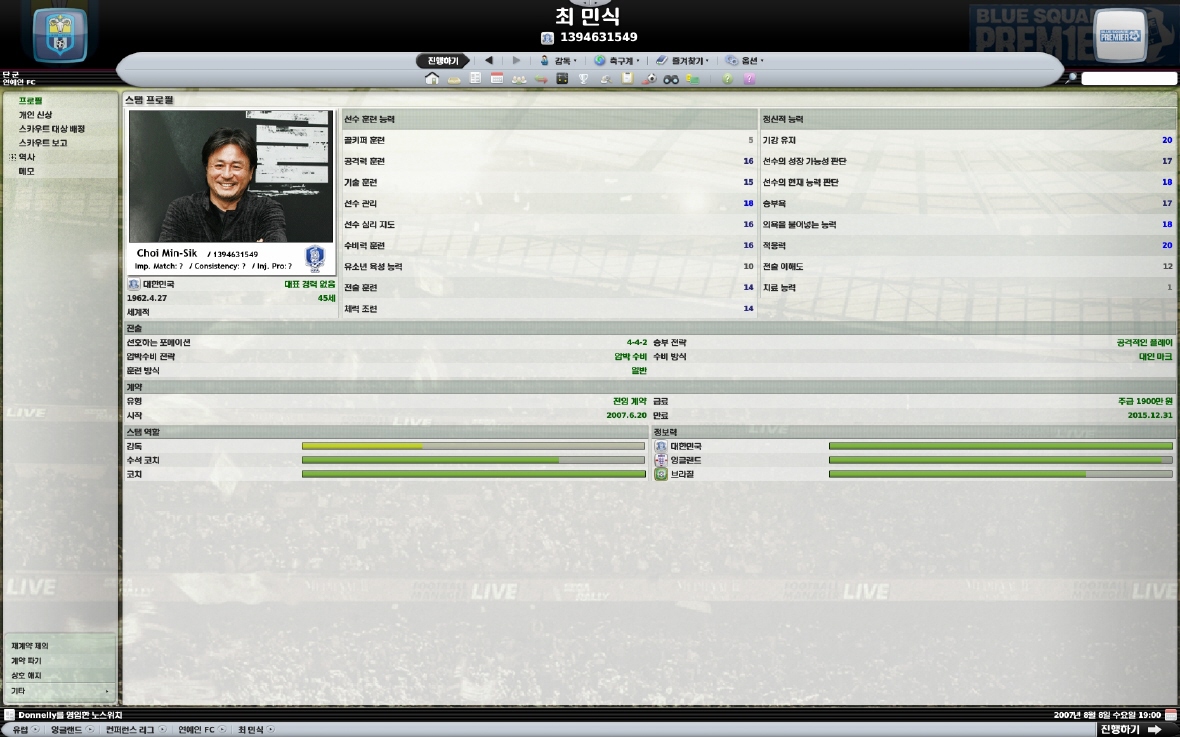Click the trophy icon in the toolbar
Image resolution: width=1180 pixels, height=737 pixels.
(584, 79)
